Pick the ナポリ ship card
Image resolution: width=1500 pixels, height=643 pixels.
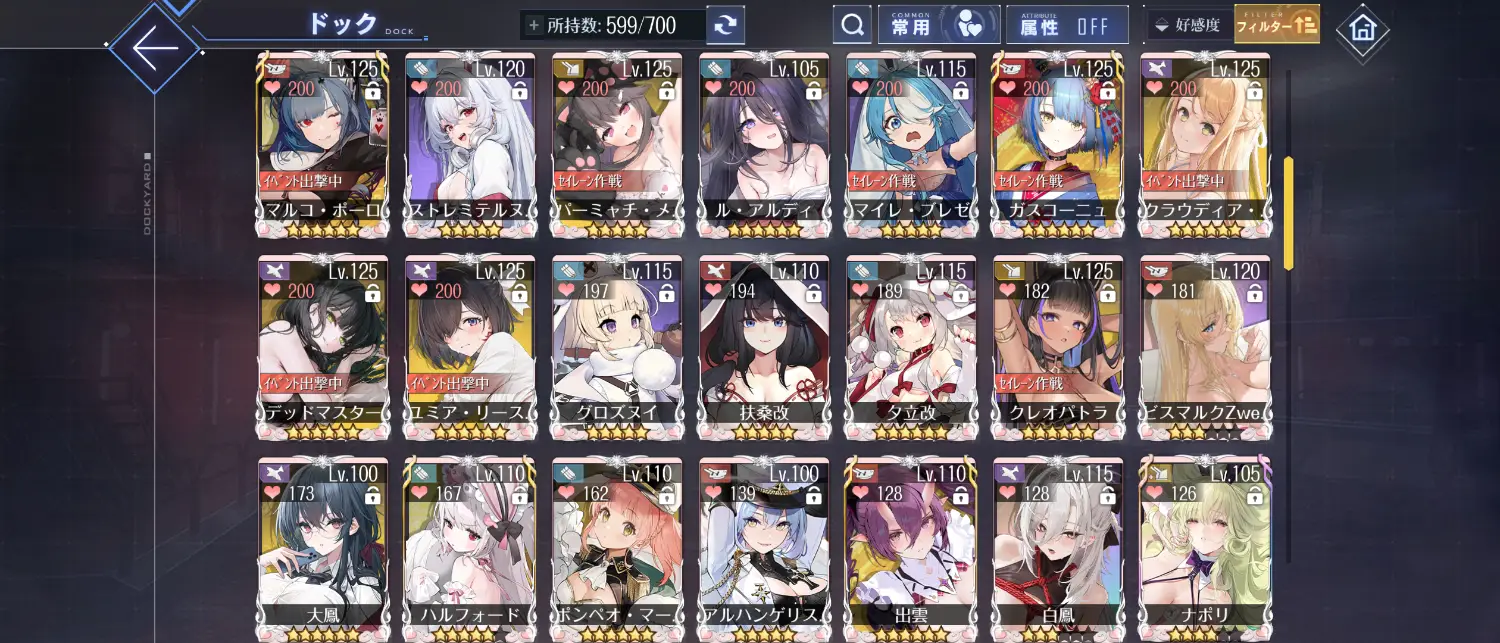(1206, 550)
